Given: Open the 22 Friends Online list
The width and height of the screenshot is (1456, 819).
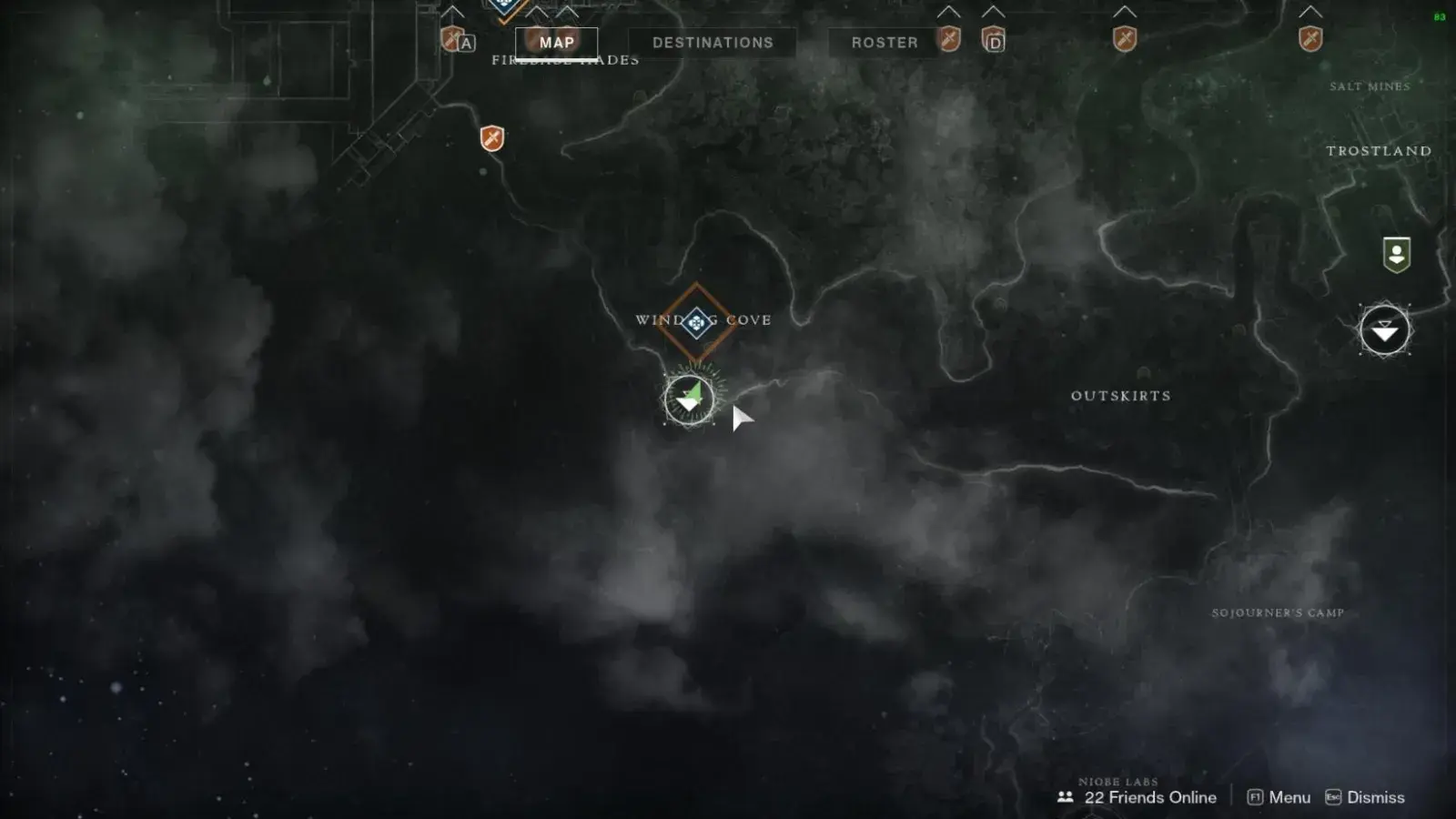Looking at the screenshot, I should (1137, 797).
